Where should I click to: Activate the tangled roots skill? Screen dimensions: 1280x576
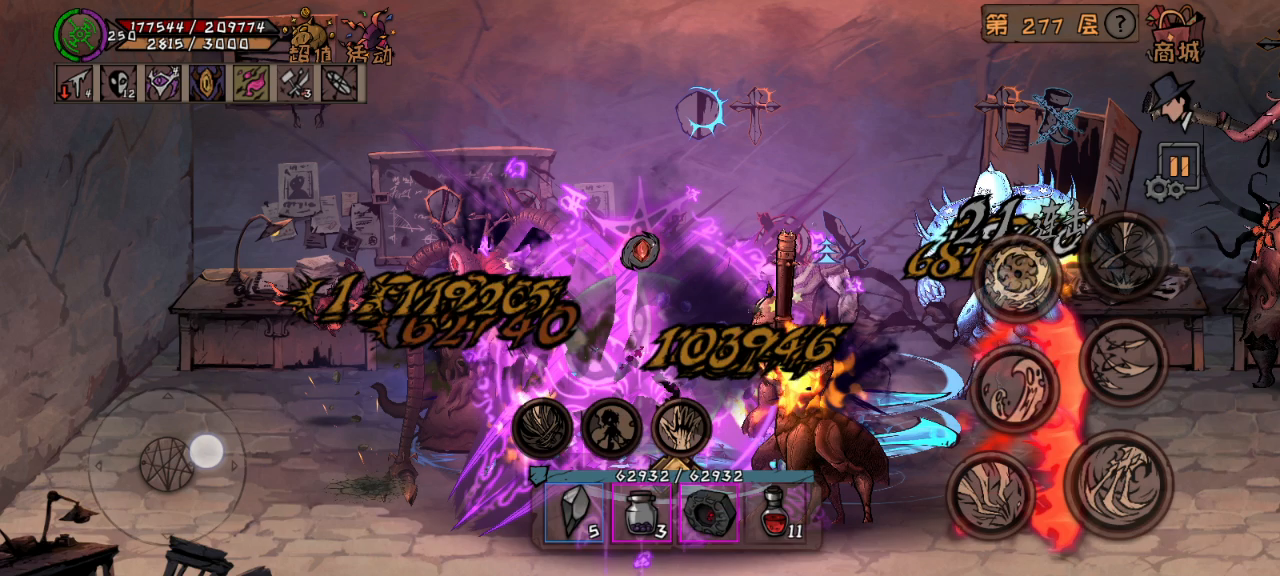[542, 428]
